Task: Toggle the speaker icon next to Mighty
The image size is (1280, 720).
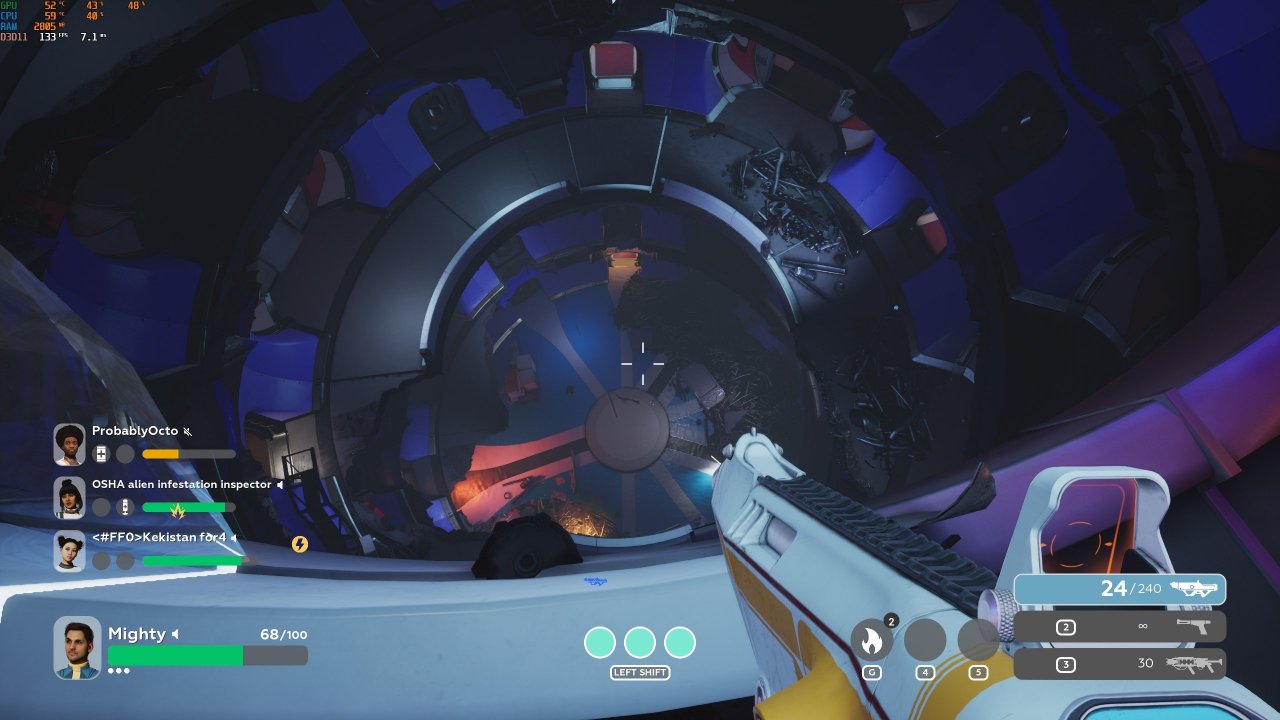Action: pos(175,634)
